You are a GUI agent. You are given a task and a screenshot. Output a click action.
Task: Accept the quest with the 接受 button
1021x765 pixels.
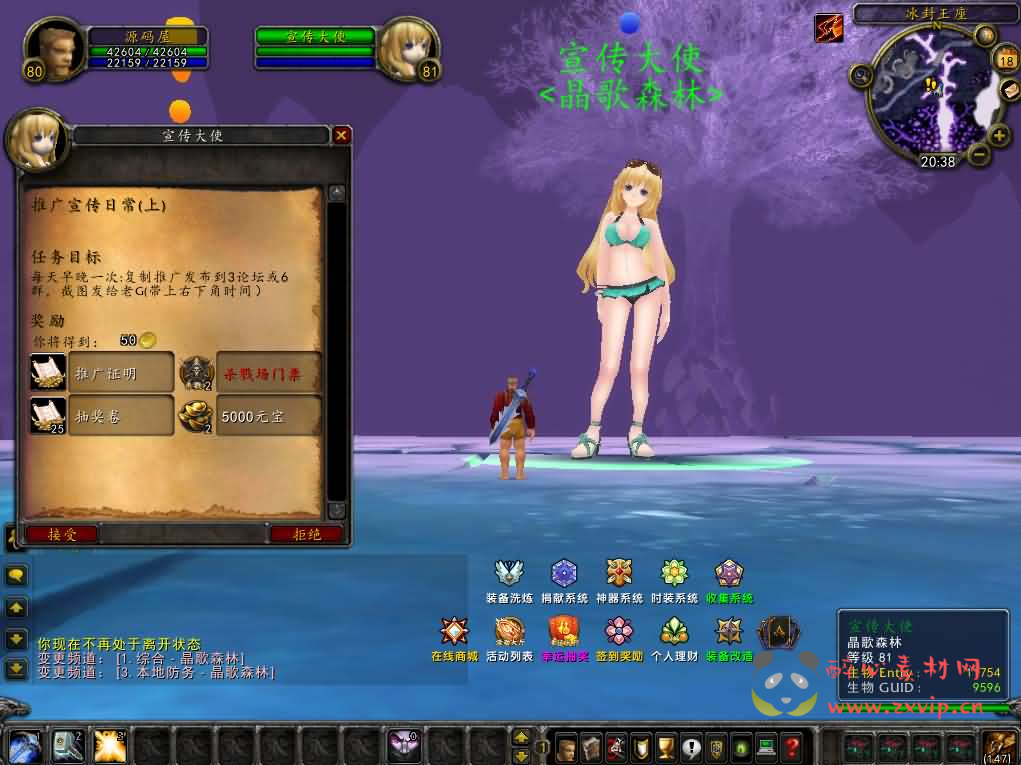tap(63, 535)
